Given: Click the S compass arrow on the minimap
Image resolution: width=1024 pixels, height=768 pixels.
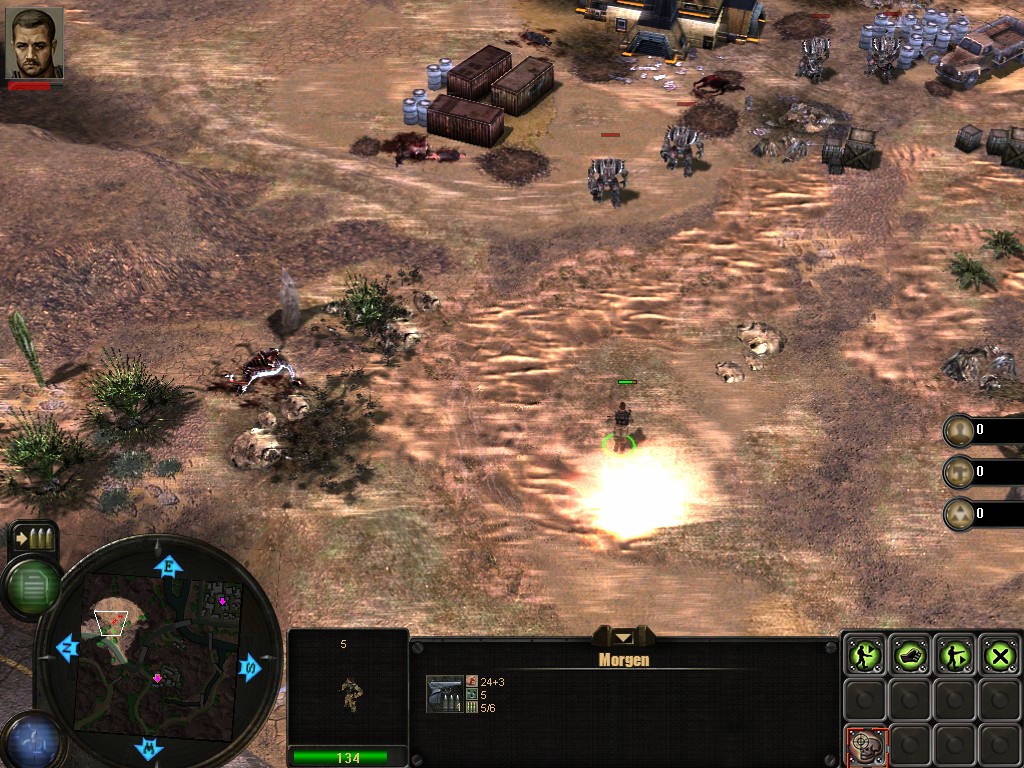Looking at the screenshot, I should point(249,667).
